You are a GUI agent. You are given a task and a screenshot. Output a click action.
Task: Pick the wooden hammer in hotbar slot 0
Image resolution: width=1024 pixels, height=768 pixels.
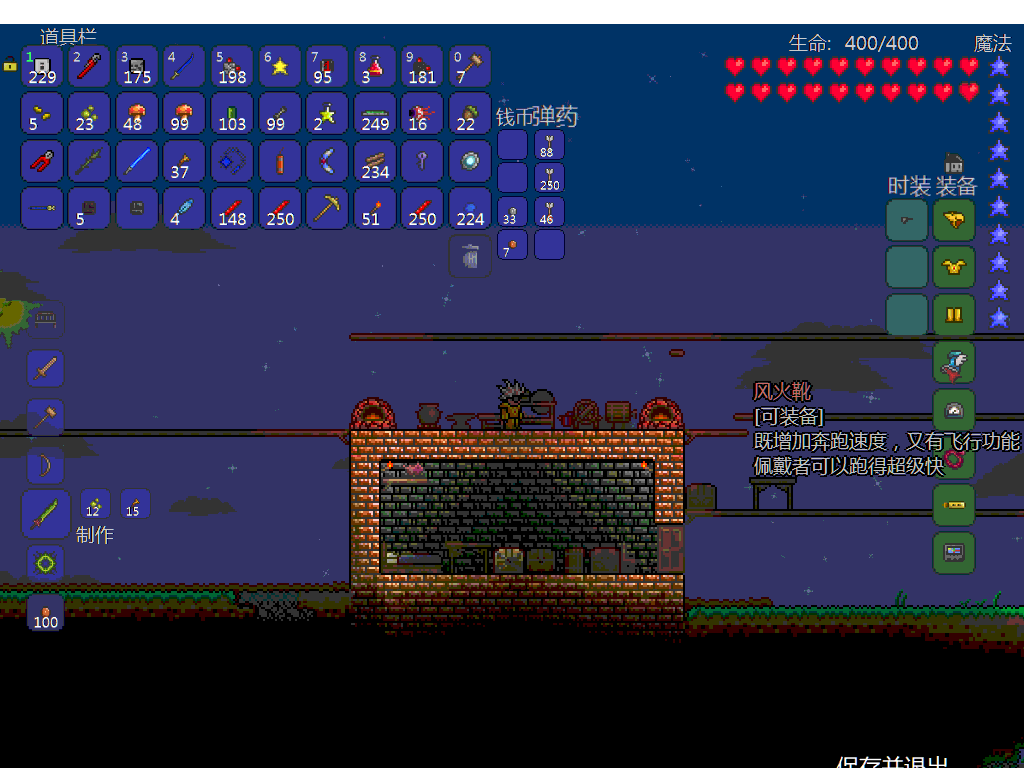pos(470,66)
